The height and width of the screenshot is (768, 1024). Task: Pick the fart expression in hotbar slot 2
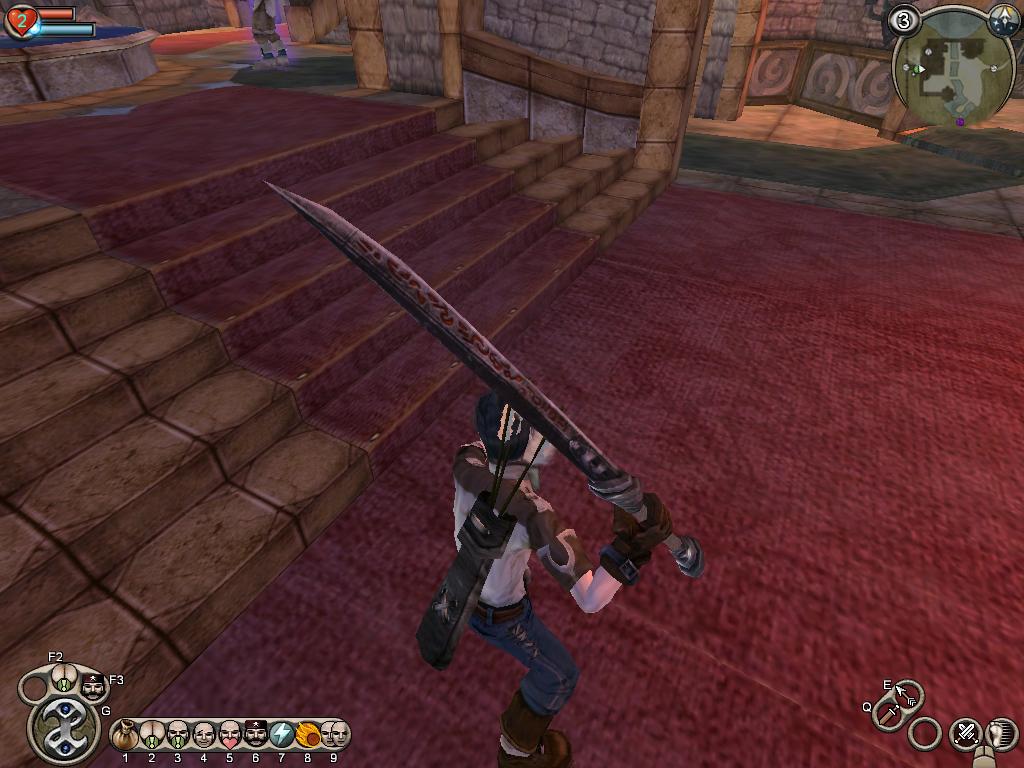(152, 736)
